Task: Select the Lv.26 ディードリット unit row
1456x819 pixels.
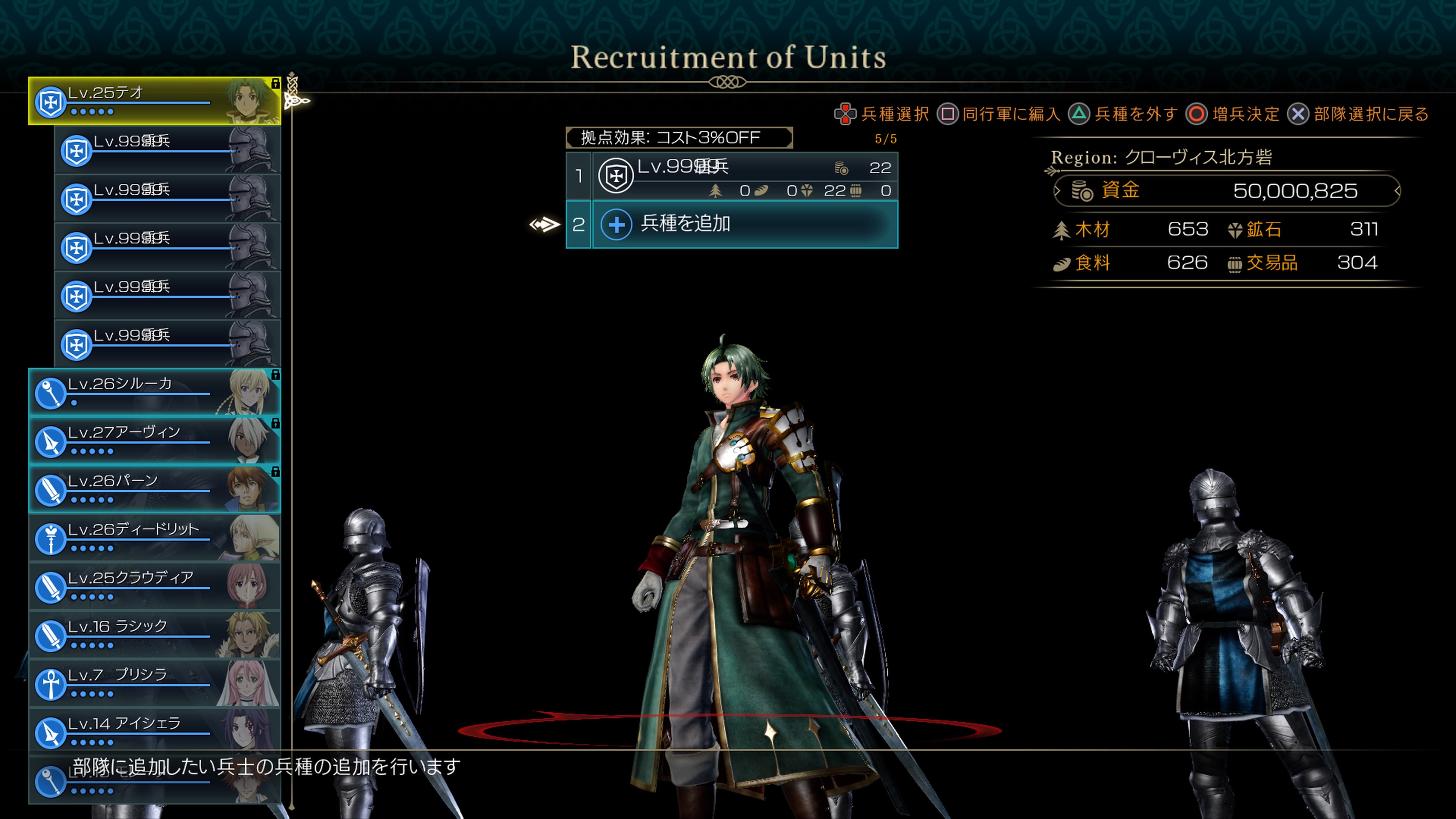Action: [154, 538]
